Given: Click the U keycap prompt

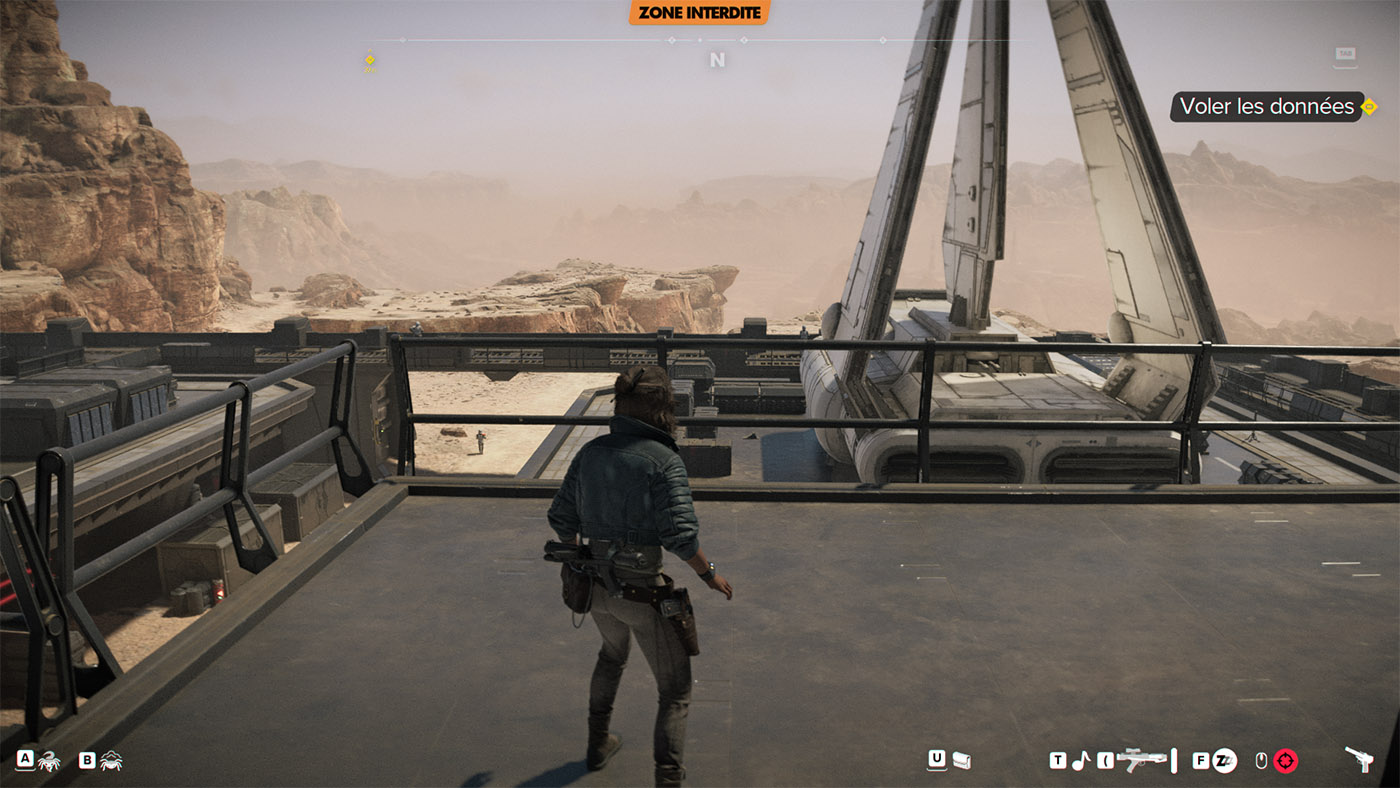Looking at the screenshot, I should [936, 760].
